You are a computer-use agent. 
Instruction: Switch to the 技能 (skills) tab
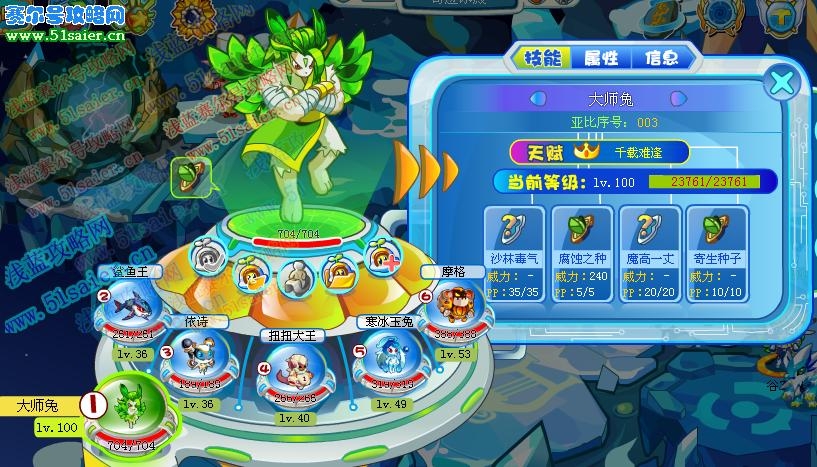point(542,57)
